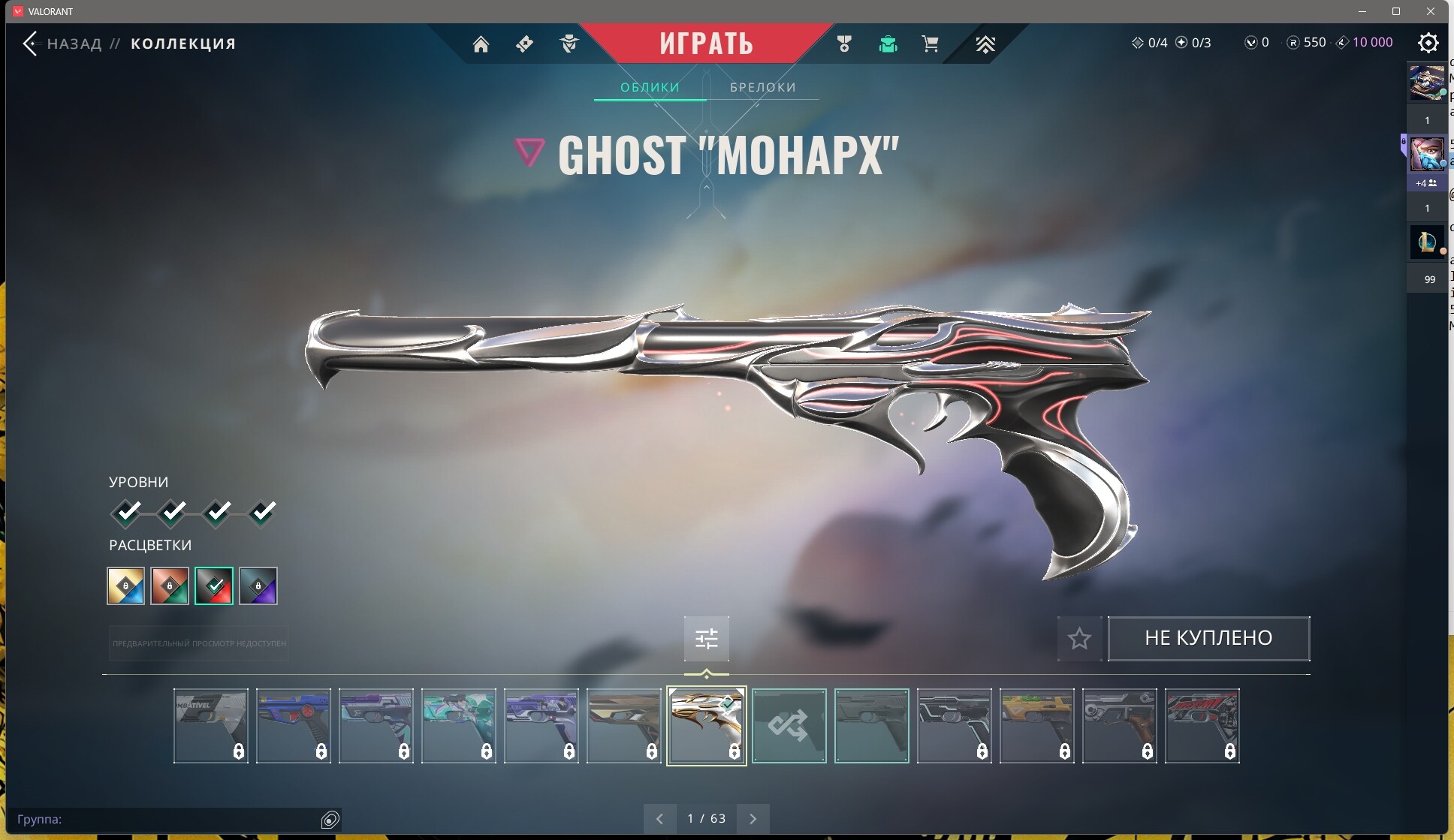This screenshot has width=1454, height=840.
Task: Choose the gold and blue color variant
Action: click(x=125, y=586)
